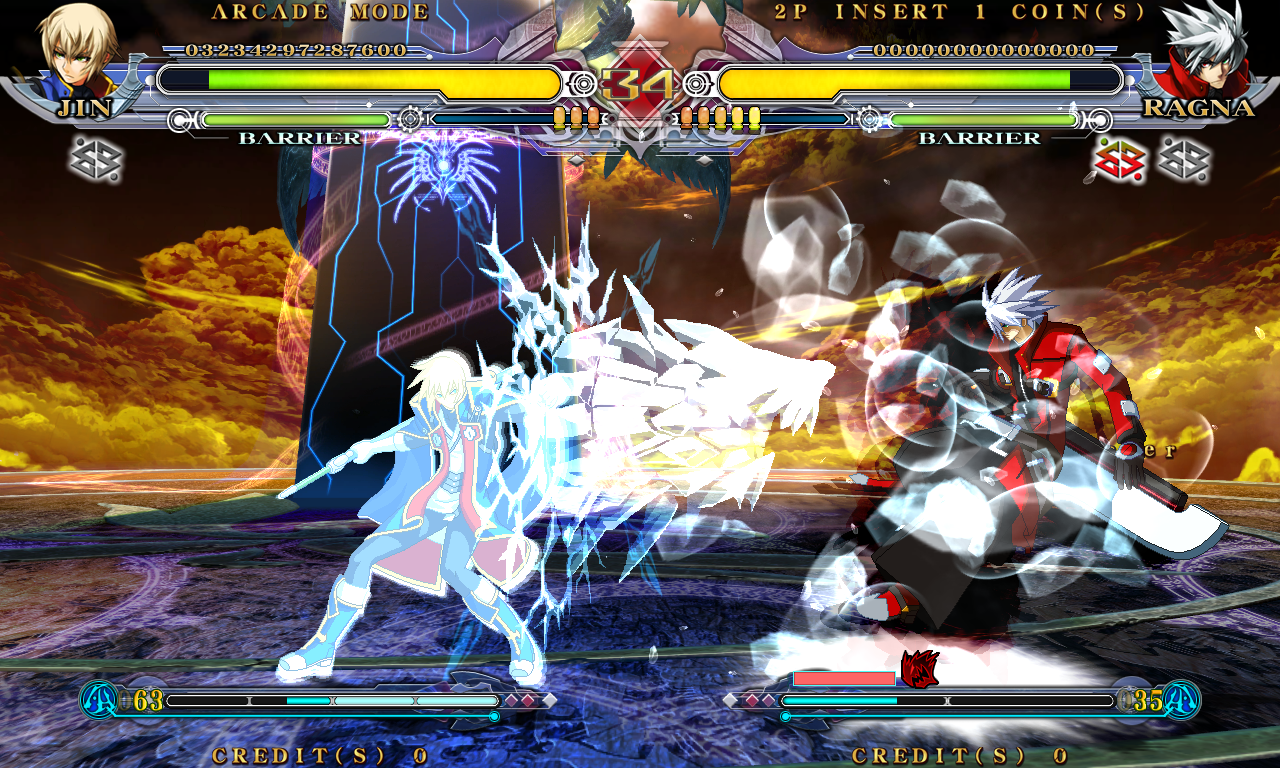Screen dimensions: 1280x768
Task: Click the red beast head icon above Ragna's heat gauge
Action: click(x=917, y=668)
